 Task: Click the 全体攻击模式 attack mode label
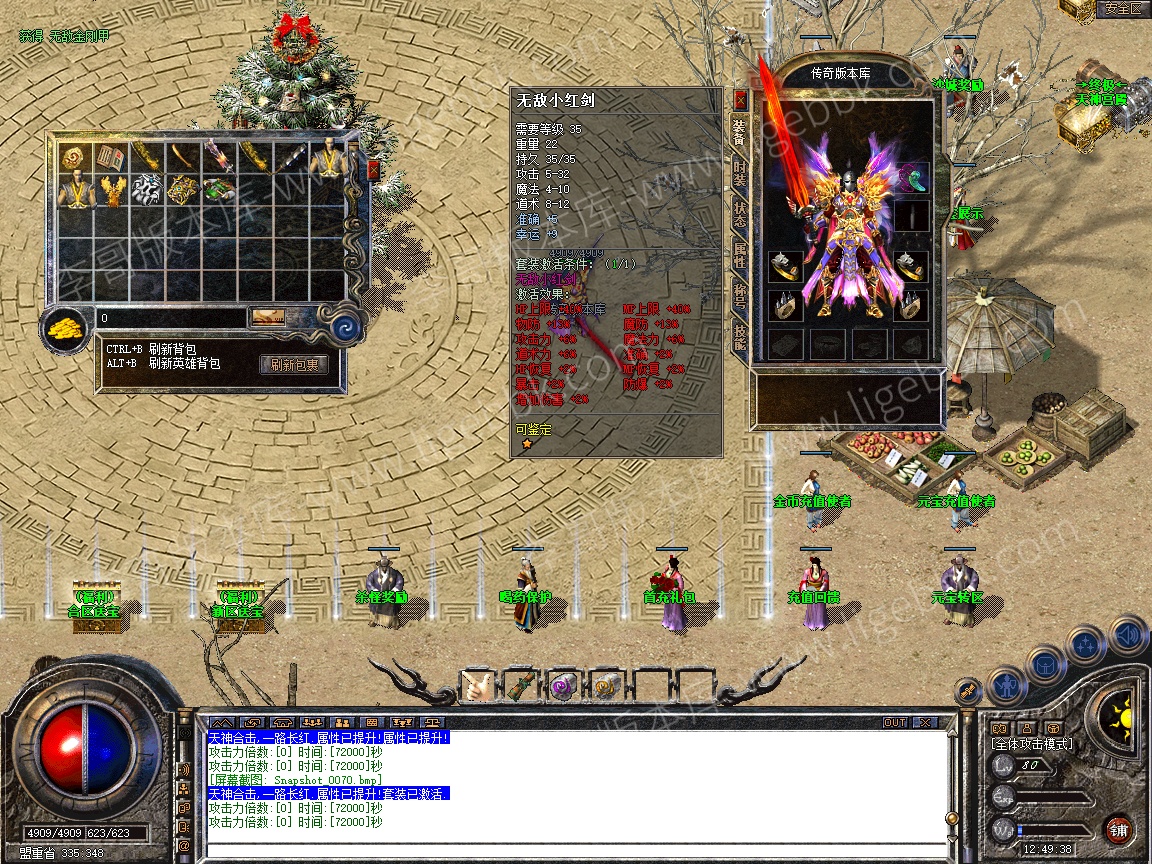click(1031, 744)
